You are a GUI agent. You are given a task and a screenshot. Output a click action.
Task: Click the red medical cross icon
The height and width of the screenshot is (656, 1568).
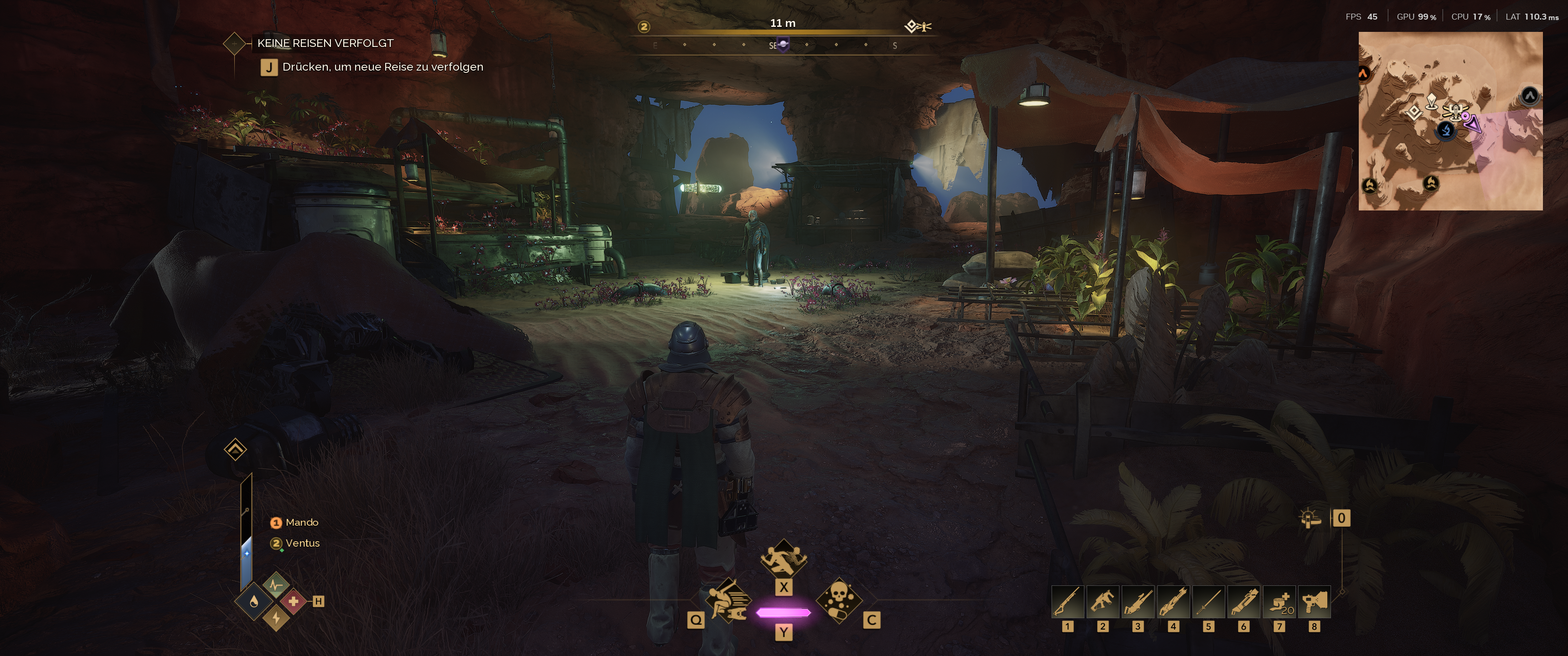(294, 601)
